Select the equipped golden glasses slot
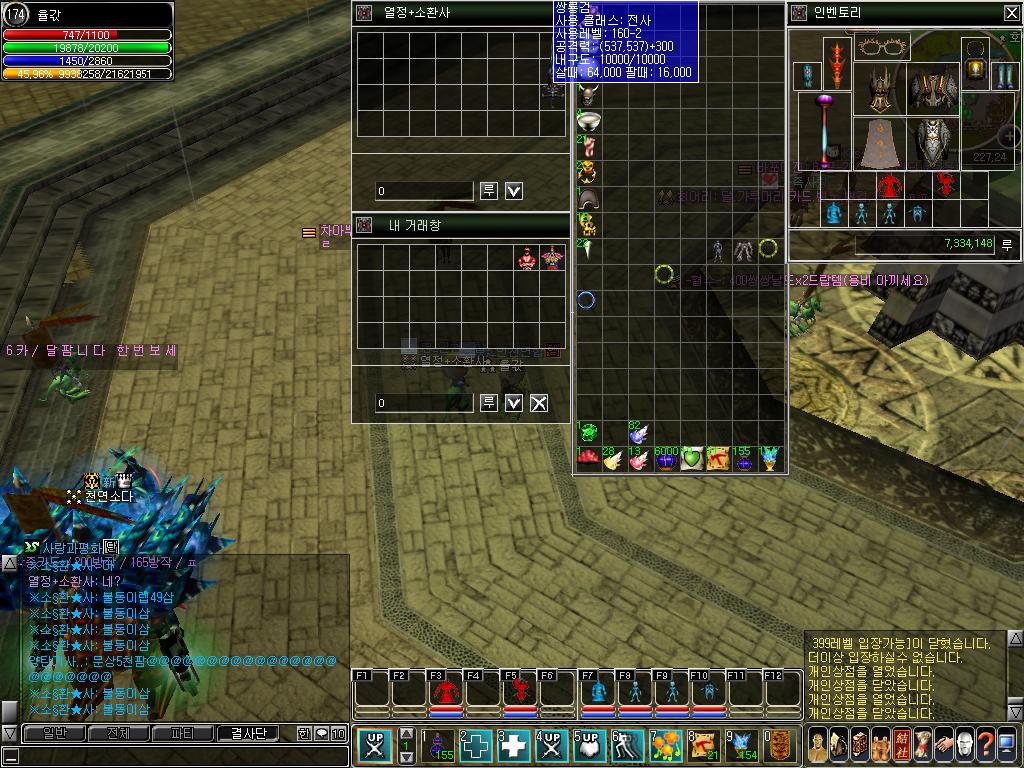Viewport: 1024px width, 768px height. pyautogui.click(x=881, y=47)
